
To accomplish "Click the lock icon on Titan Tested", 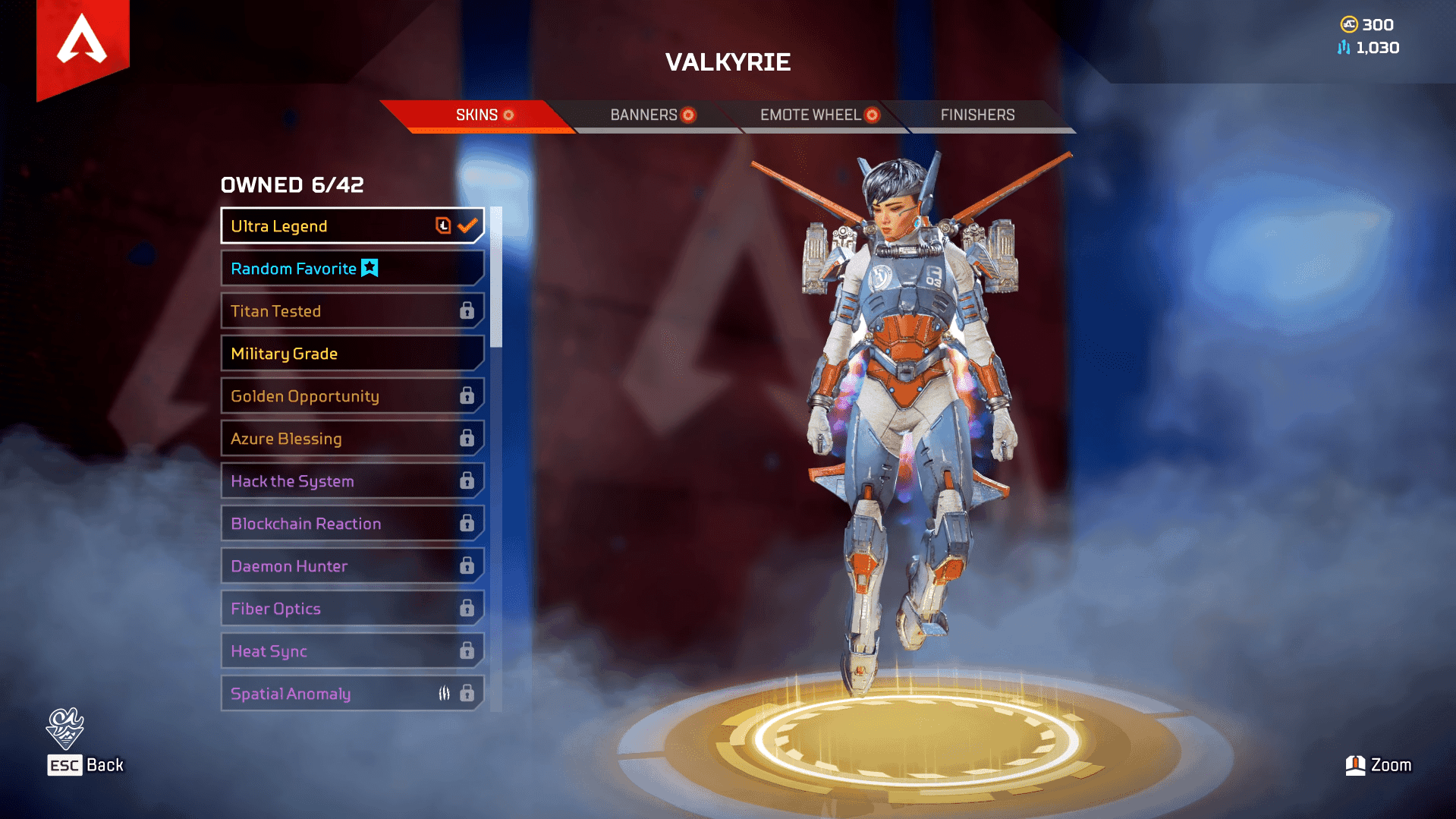I will coord(466,310).
